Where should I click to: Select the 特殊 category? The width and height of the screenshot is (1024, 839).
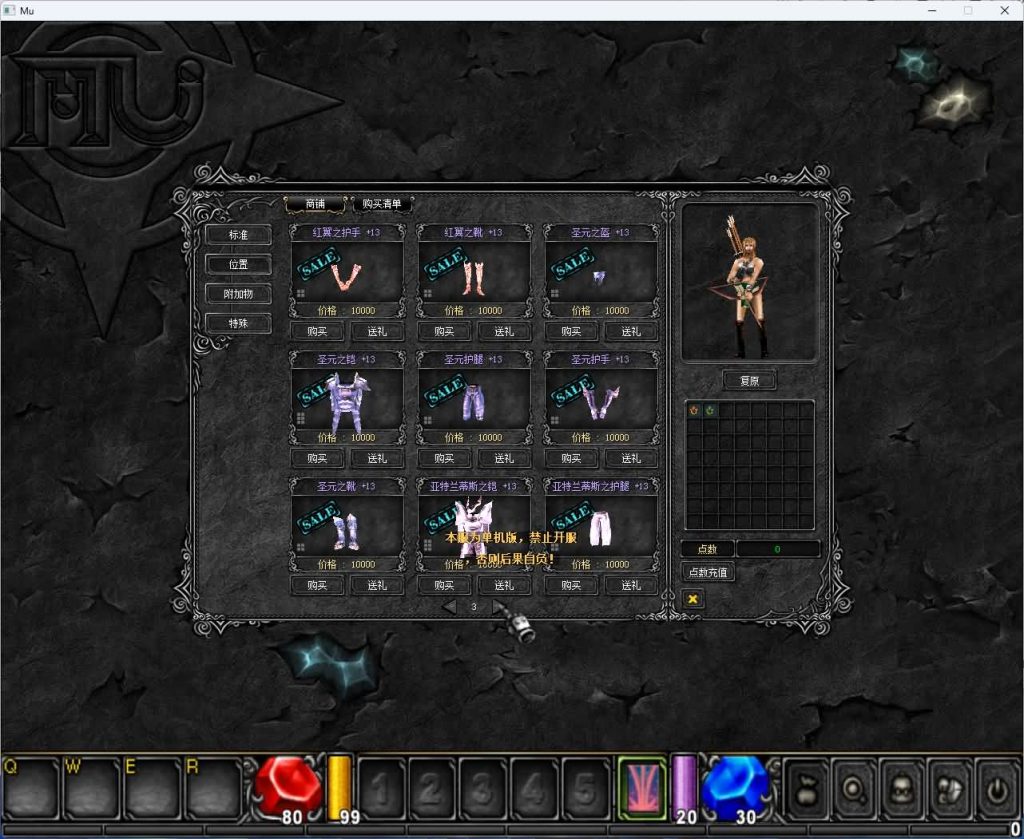coord(237,323)
